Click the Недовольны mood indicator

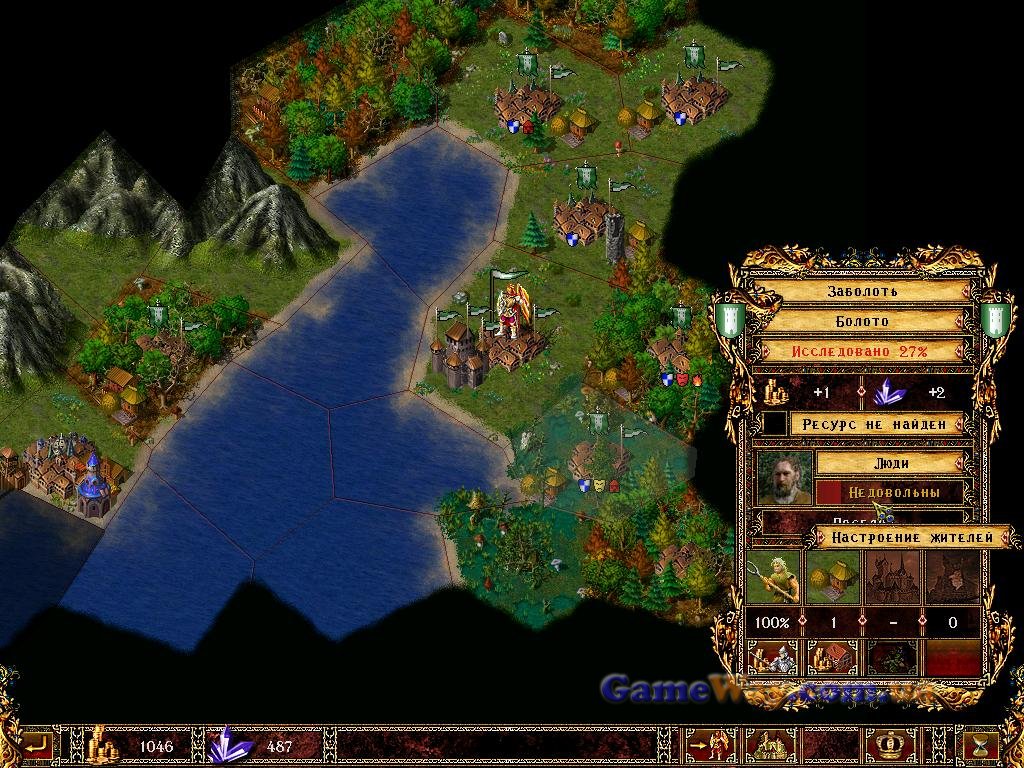(x=890, y=492)
